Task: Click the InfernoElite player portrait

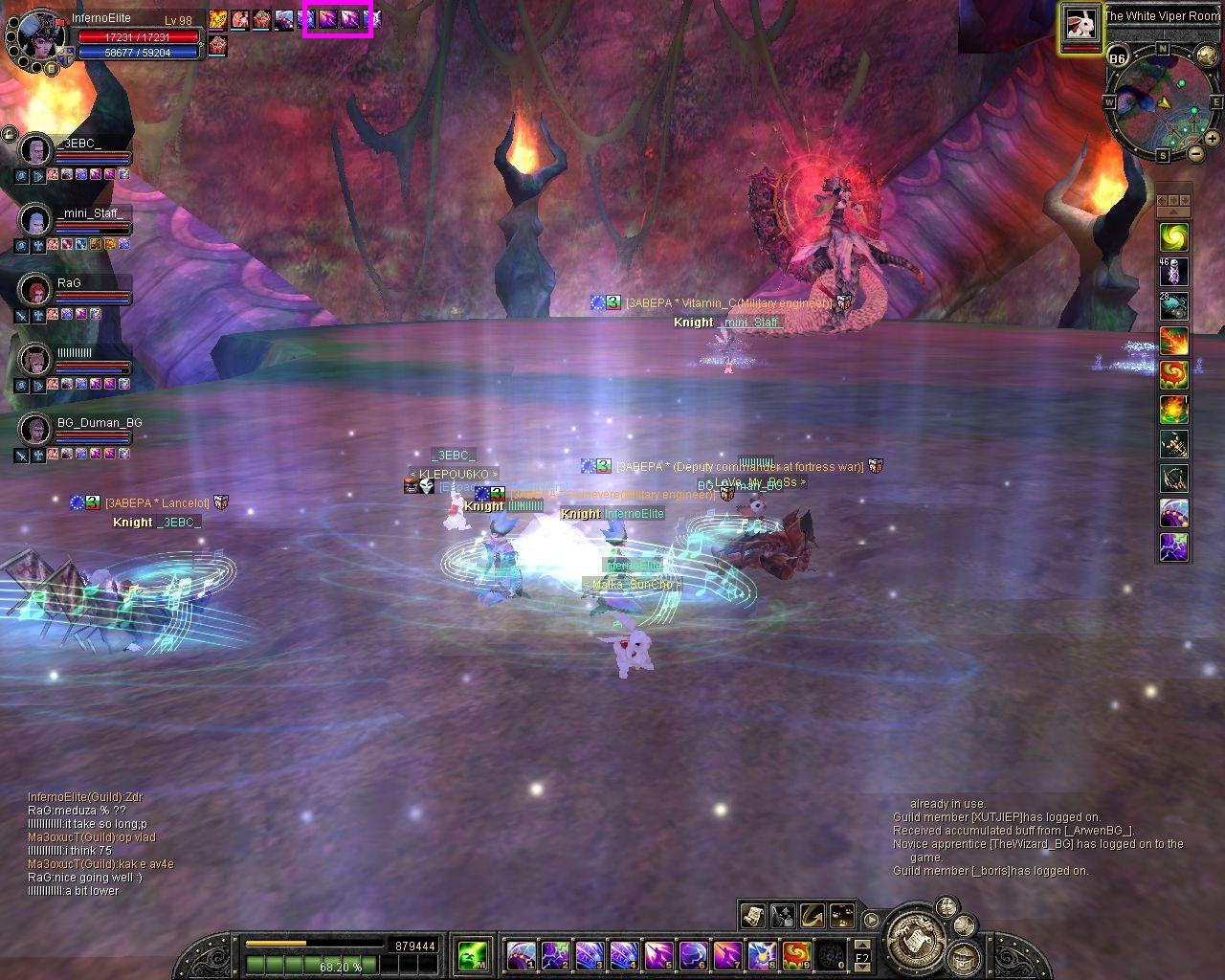Action: tap(39, 36)
